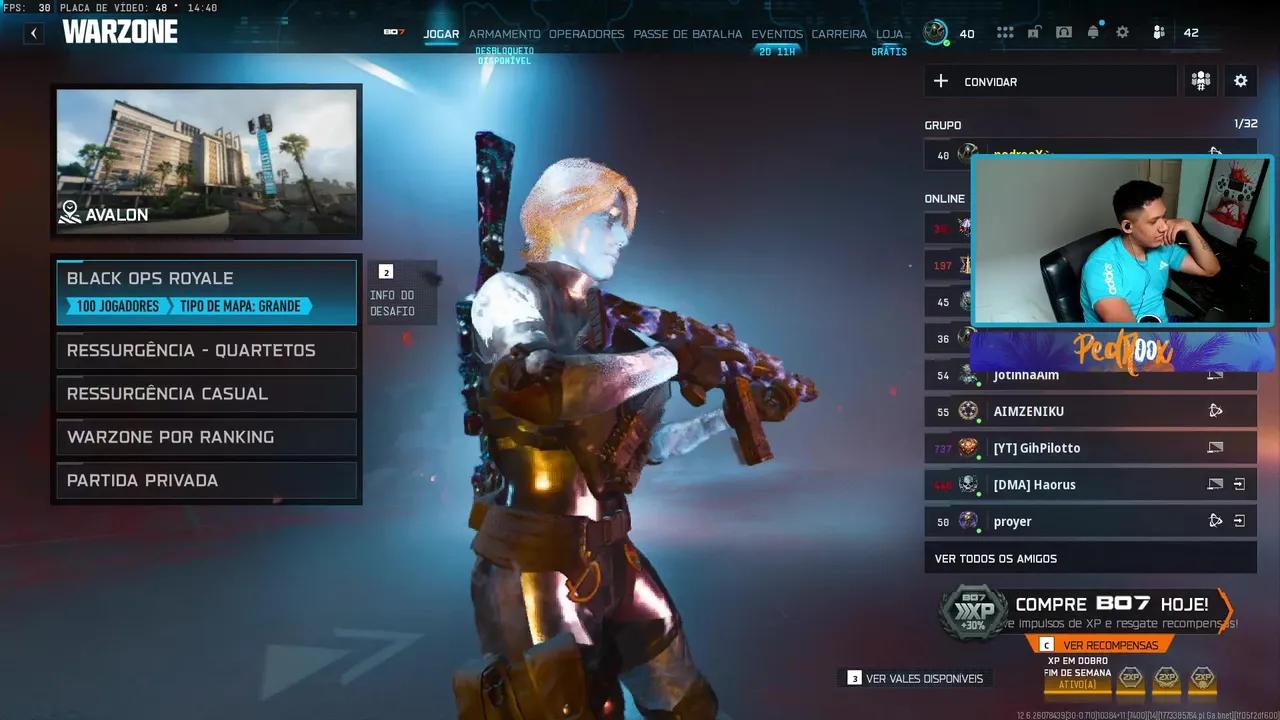The height and width of the screenshot is (720, 1280).
Task: Click the grid menu icon in top bar
Action: (x=1004, y=31)
